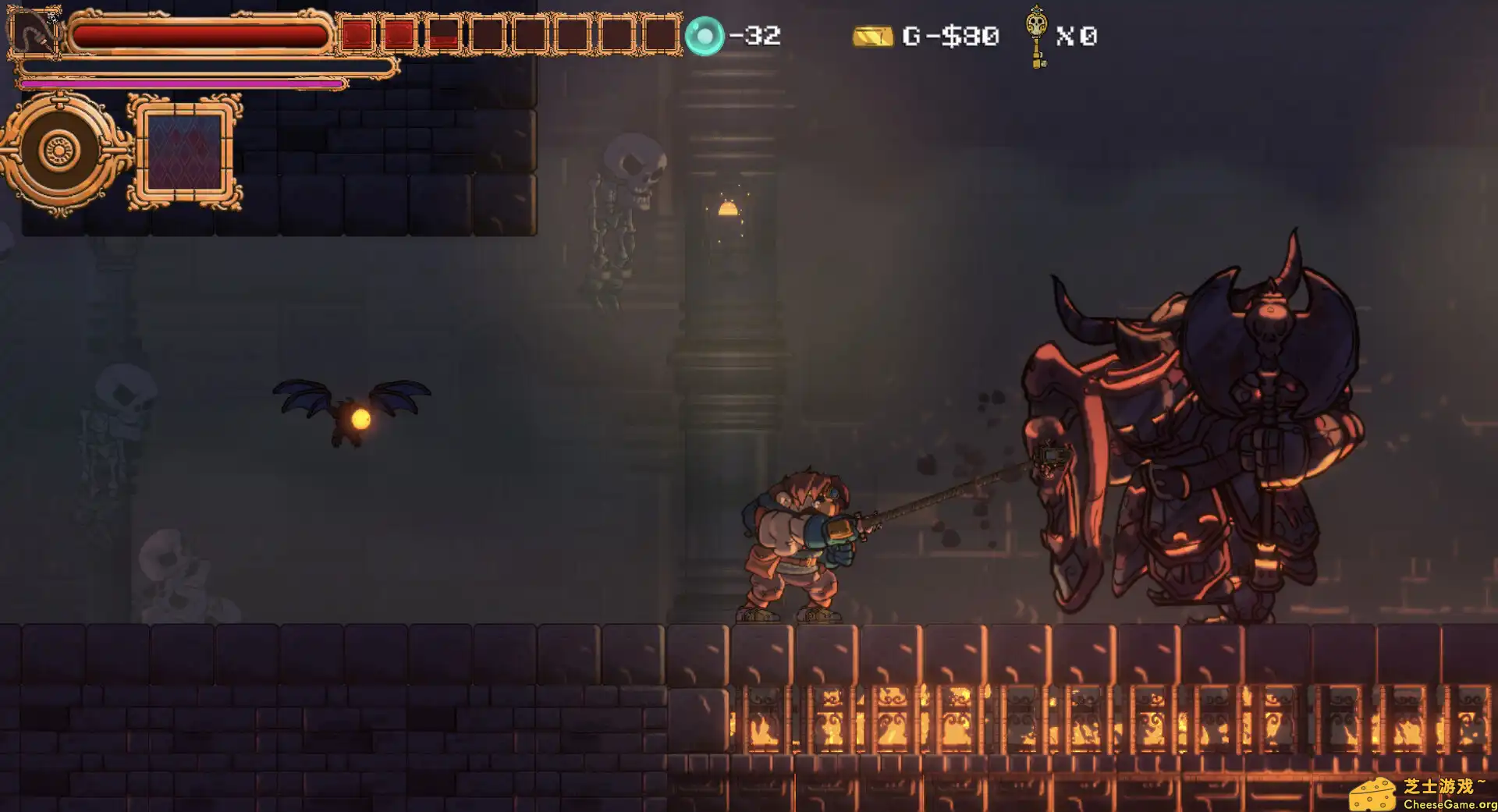Select the whip weapon icon in top-left frame

point(35,33)
